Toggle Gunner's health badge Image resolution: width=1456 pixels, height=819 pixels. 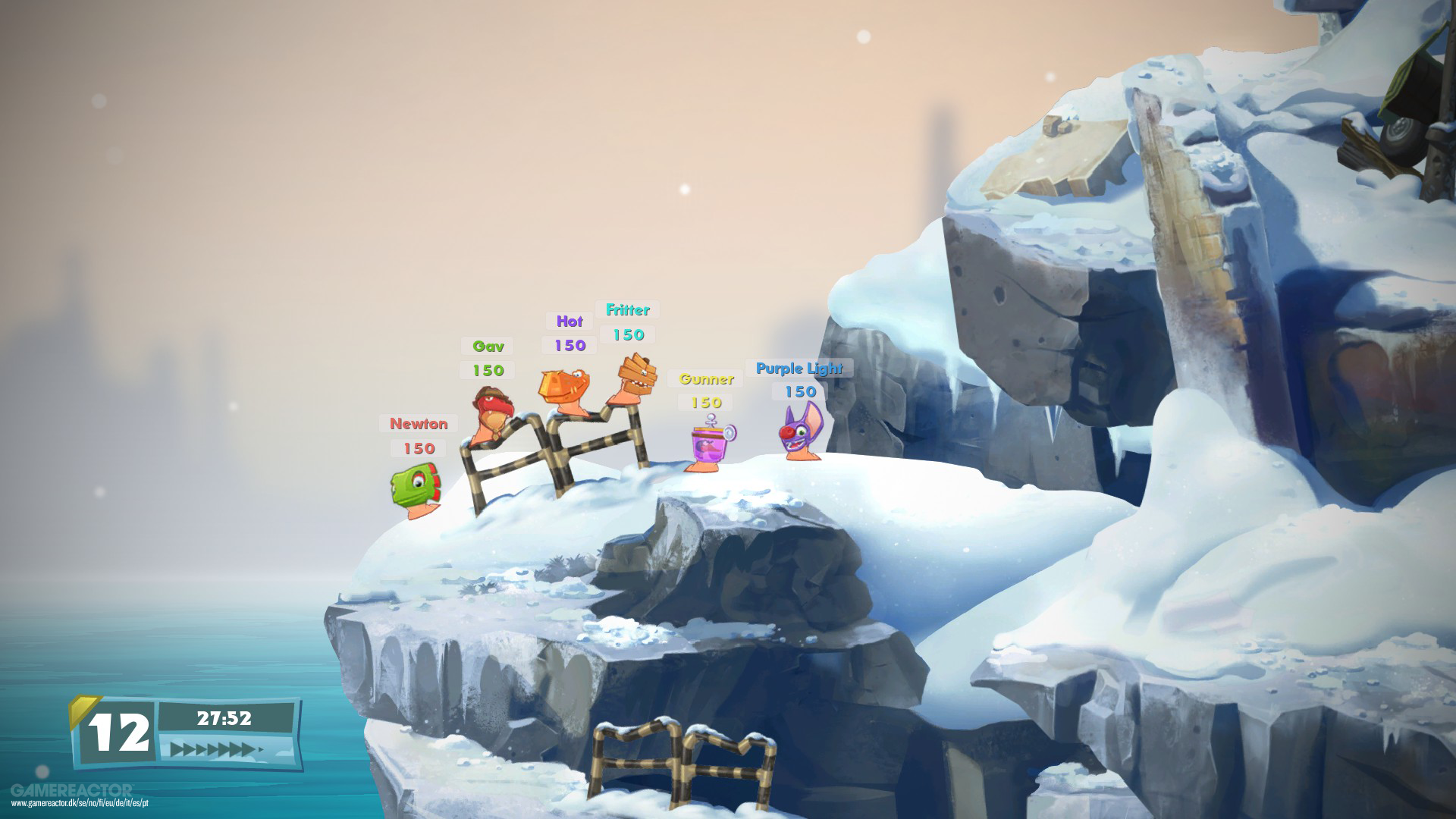[x=706, y=402]
